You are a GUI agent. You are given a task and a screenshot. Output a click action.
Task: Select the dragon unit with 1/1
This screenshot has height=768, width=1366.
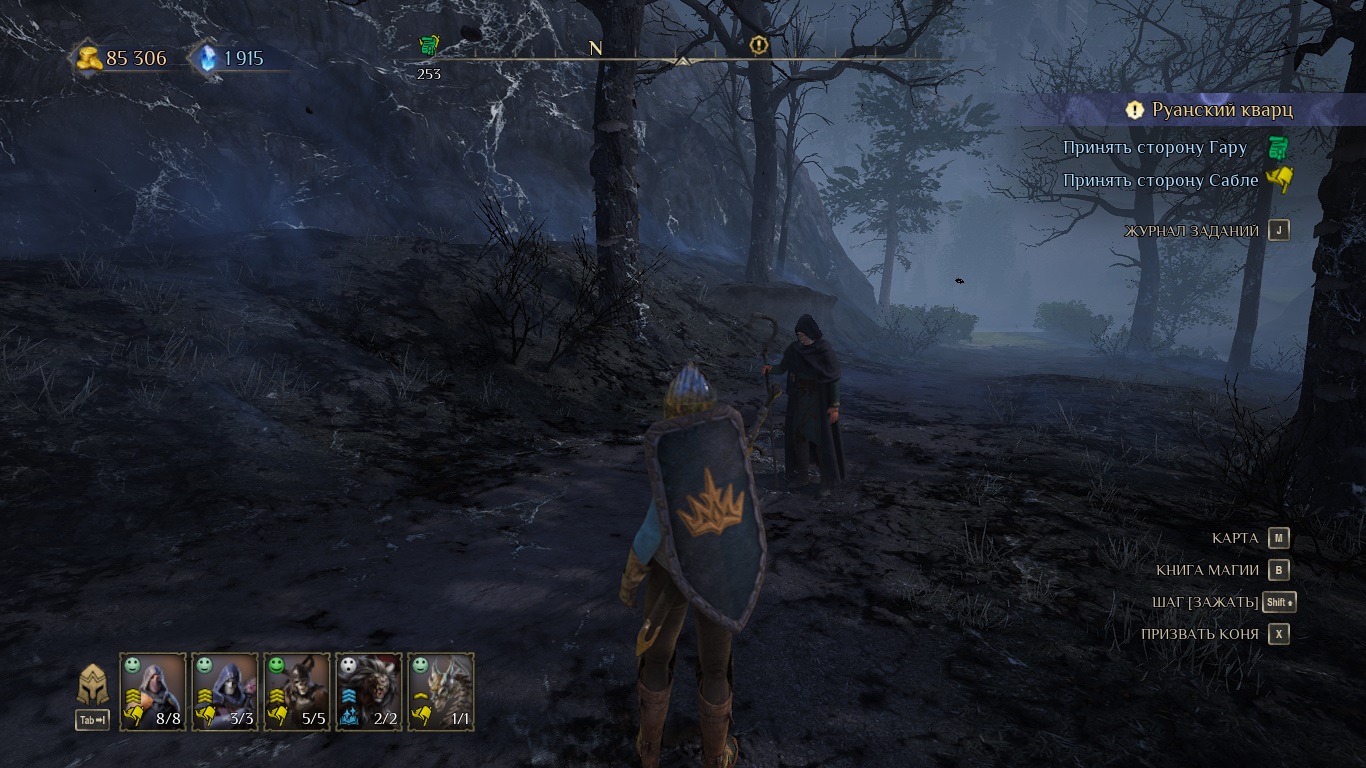tap(441, 691)
